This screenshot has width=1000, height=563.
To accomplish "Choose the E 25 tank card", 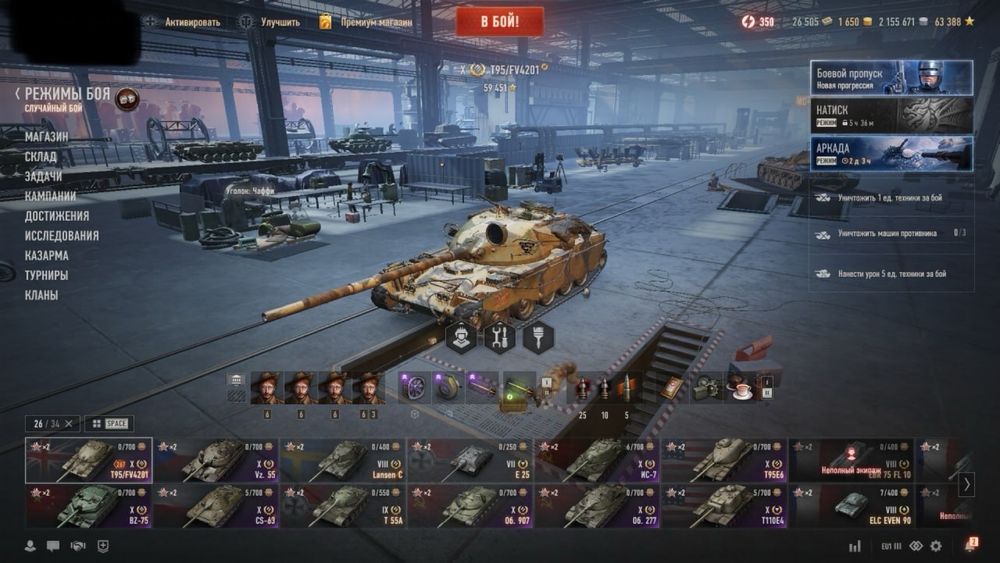I will pyautogui.click(x=470, y=461).
